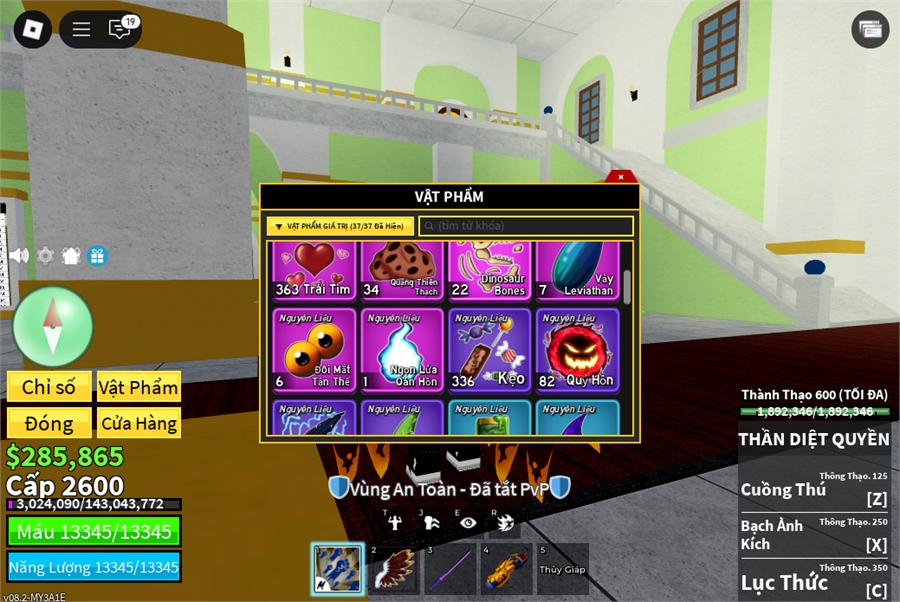Choose the Kẹo candy item
The width and height of the screenshot is (900, 602).
pyautogui.click(x=489, y=350)
